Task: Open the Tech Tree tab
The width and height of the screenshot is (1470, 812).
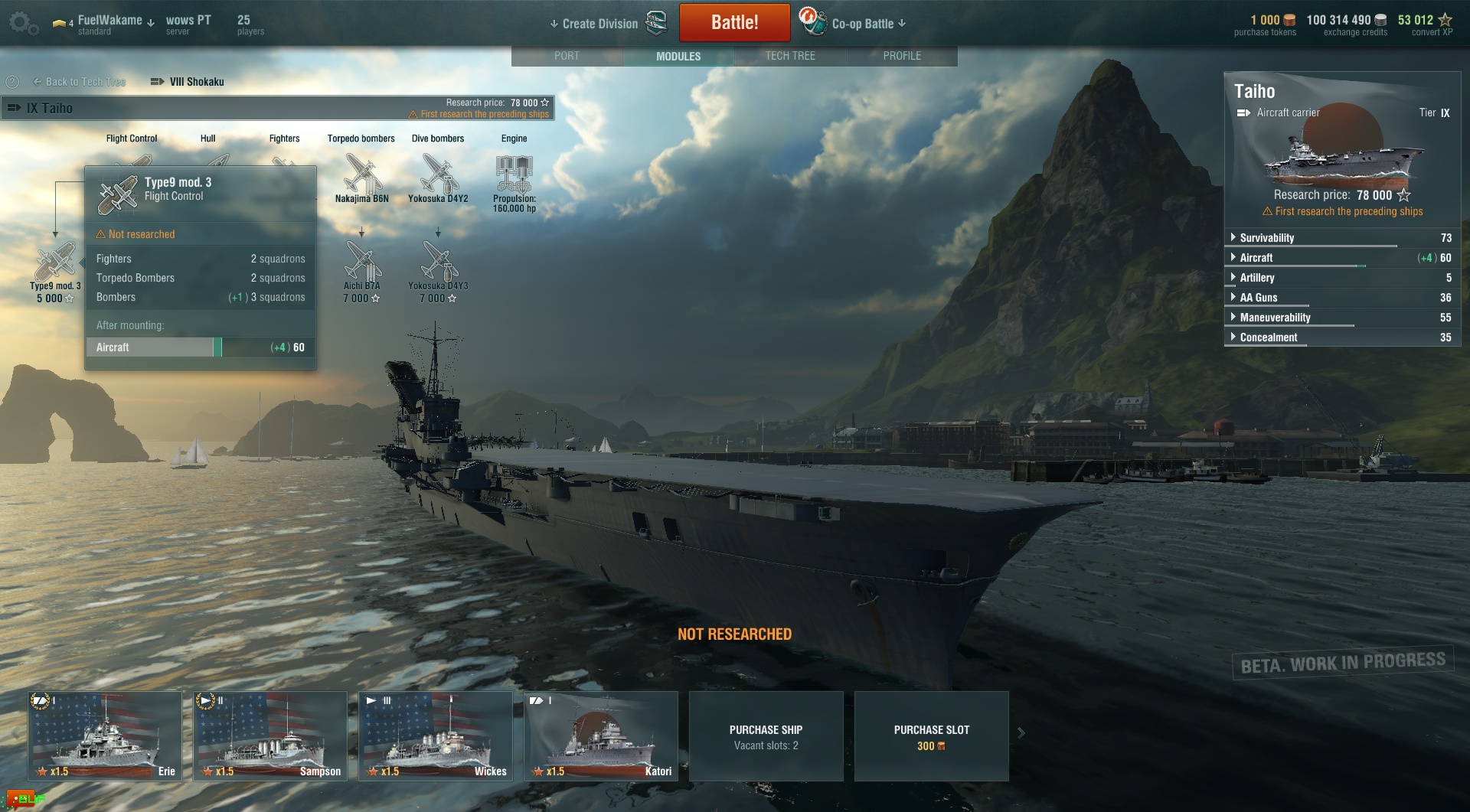Action: pos(790,56)
